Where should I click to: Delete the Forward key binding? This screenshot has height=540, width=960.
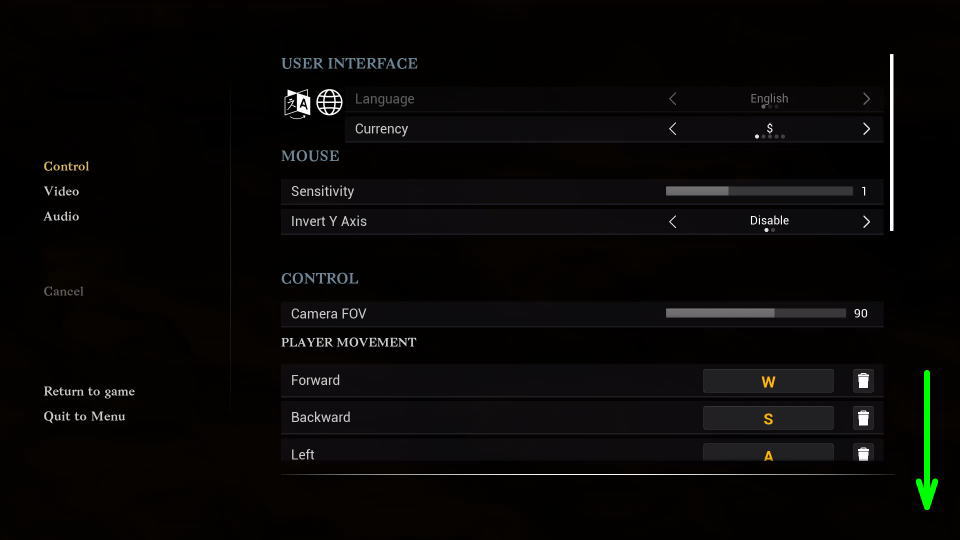(x=863, y=381)
